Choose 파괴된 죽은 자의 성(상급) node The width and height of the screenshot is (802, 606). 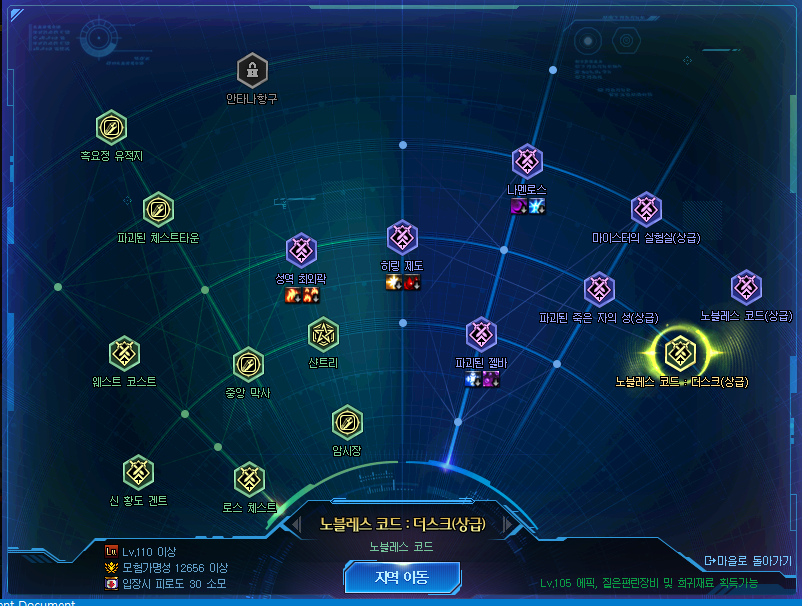(x=599, y=289)
